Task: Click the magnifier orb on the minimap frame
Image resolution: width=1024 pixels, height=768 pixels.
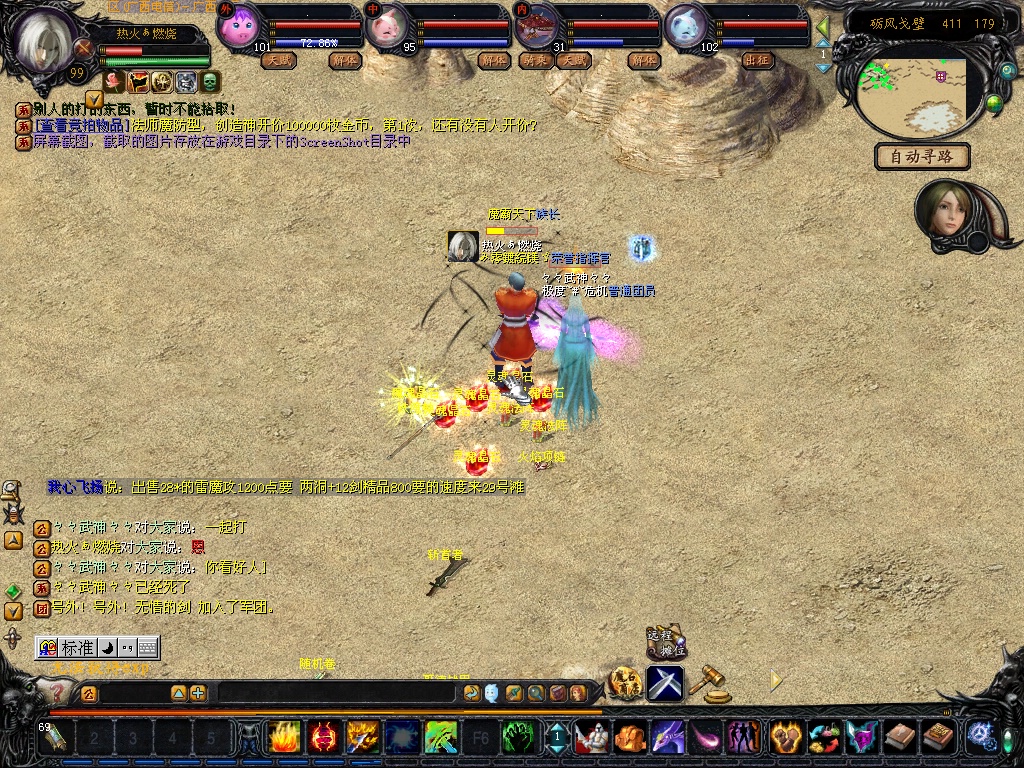Action: point(993,103)
